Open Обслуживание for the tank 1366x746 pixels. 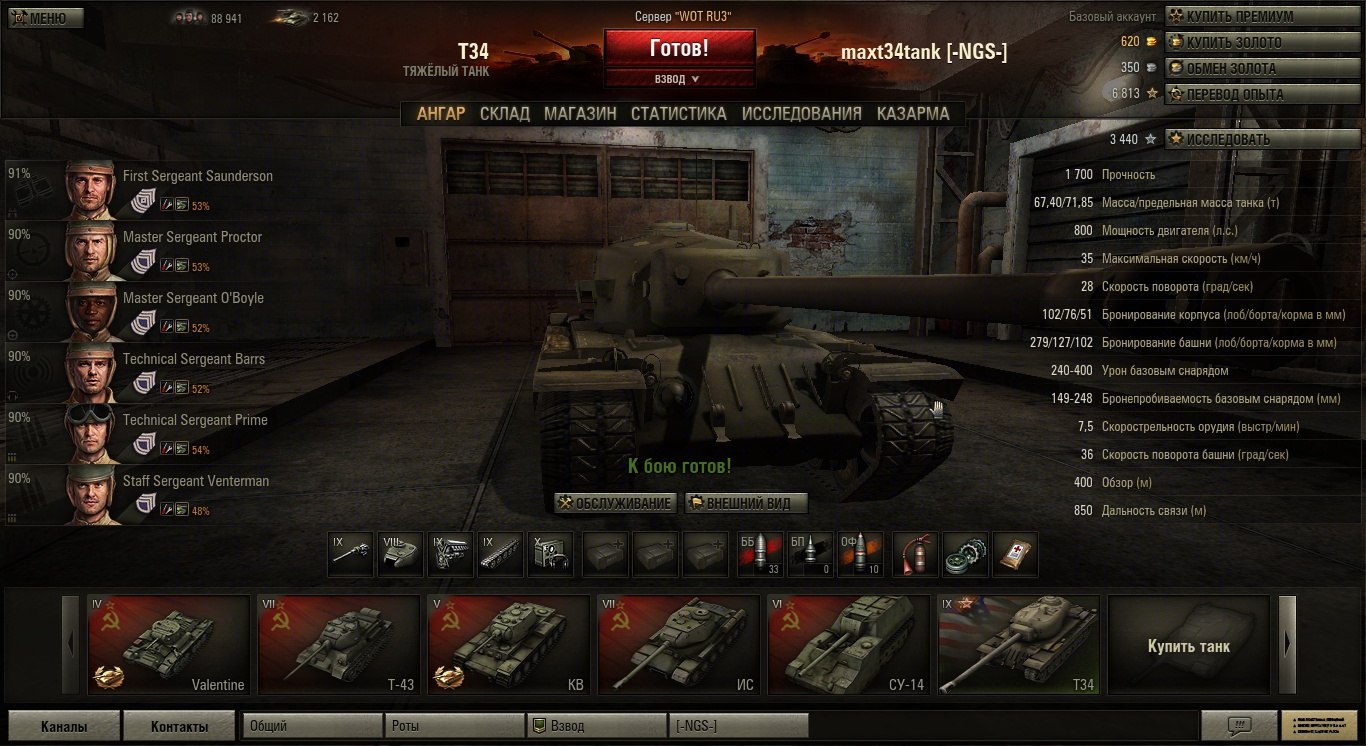pos(615,503)
